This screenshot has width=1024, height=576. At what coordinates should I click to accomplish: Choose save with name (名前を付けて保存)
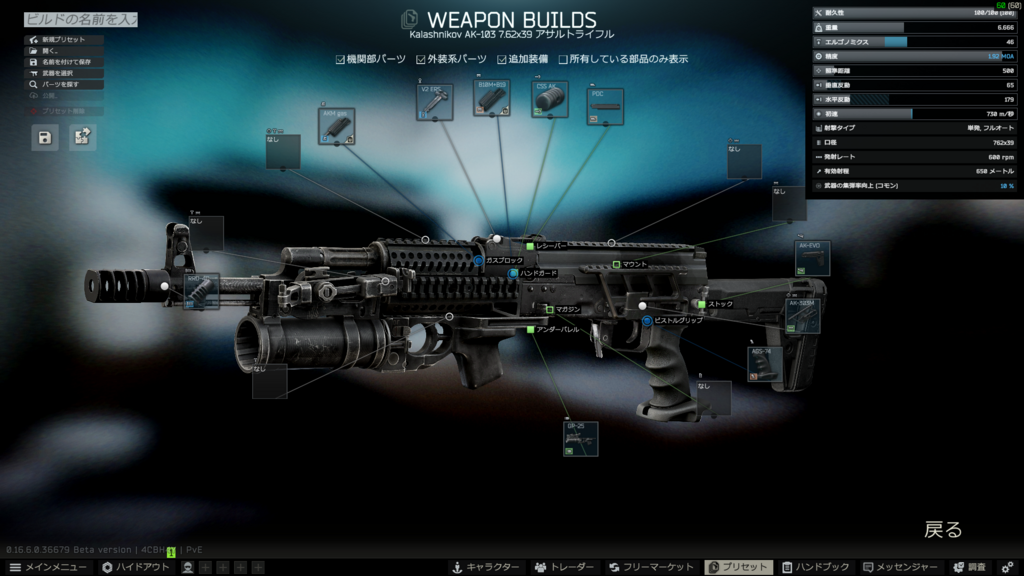tap(65, 62)
